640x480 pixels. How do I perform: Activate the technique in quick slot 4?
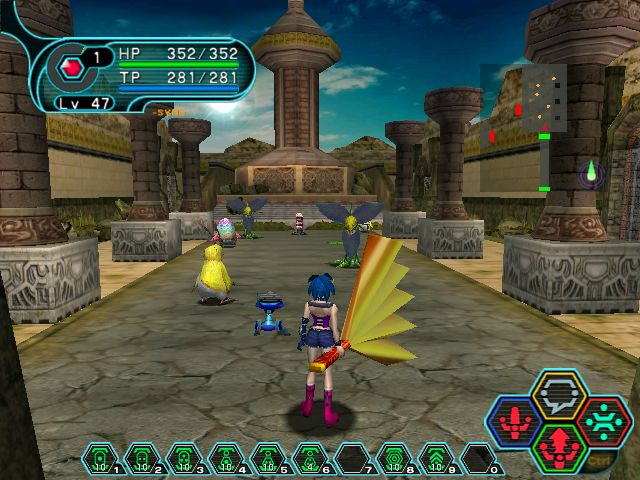tap(225, 459)
